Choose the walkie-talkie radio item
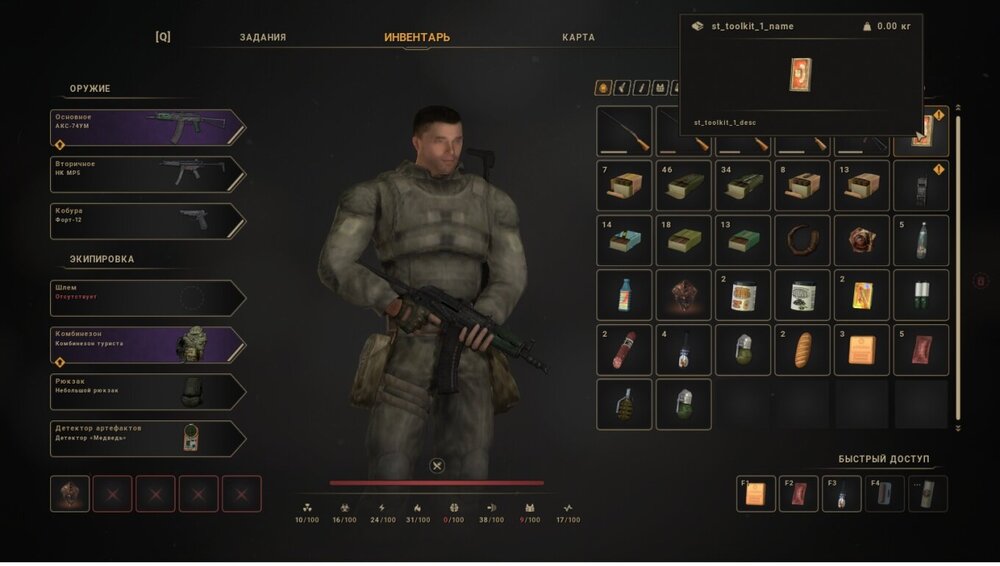1000x566 pixels. click(x=920, y=186)
